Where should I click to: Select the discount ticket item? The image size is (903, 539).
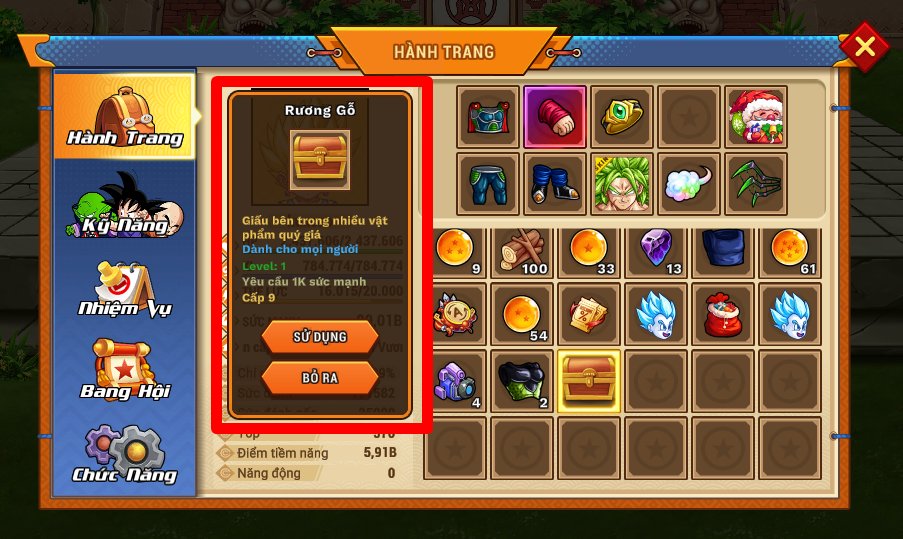tap(591, 315)
